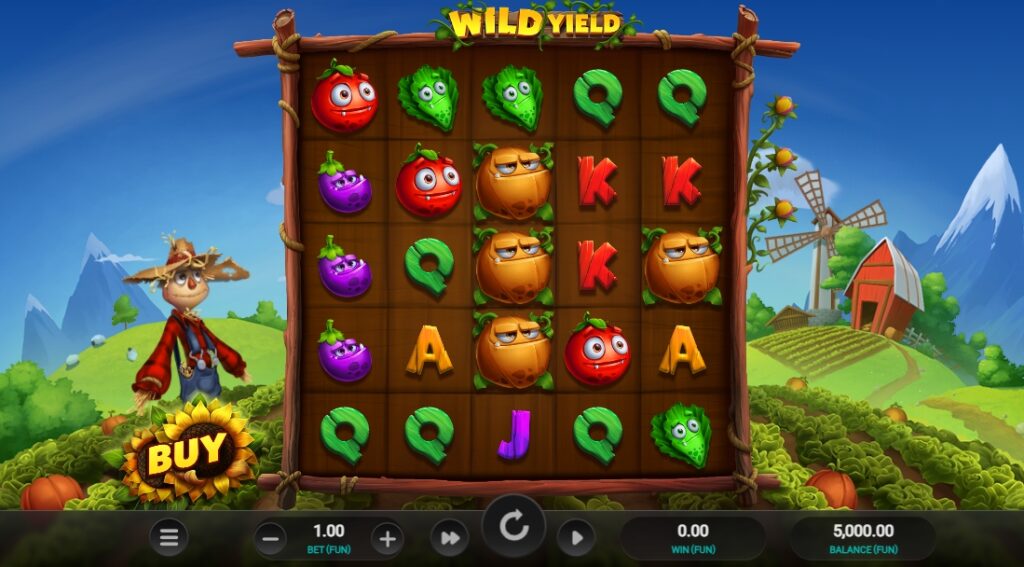Toggle the fast-forward turbo spin
Screen dimensions: 1024x567
(449, 538)
